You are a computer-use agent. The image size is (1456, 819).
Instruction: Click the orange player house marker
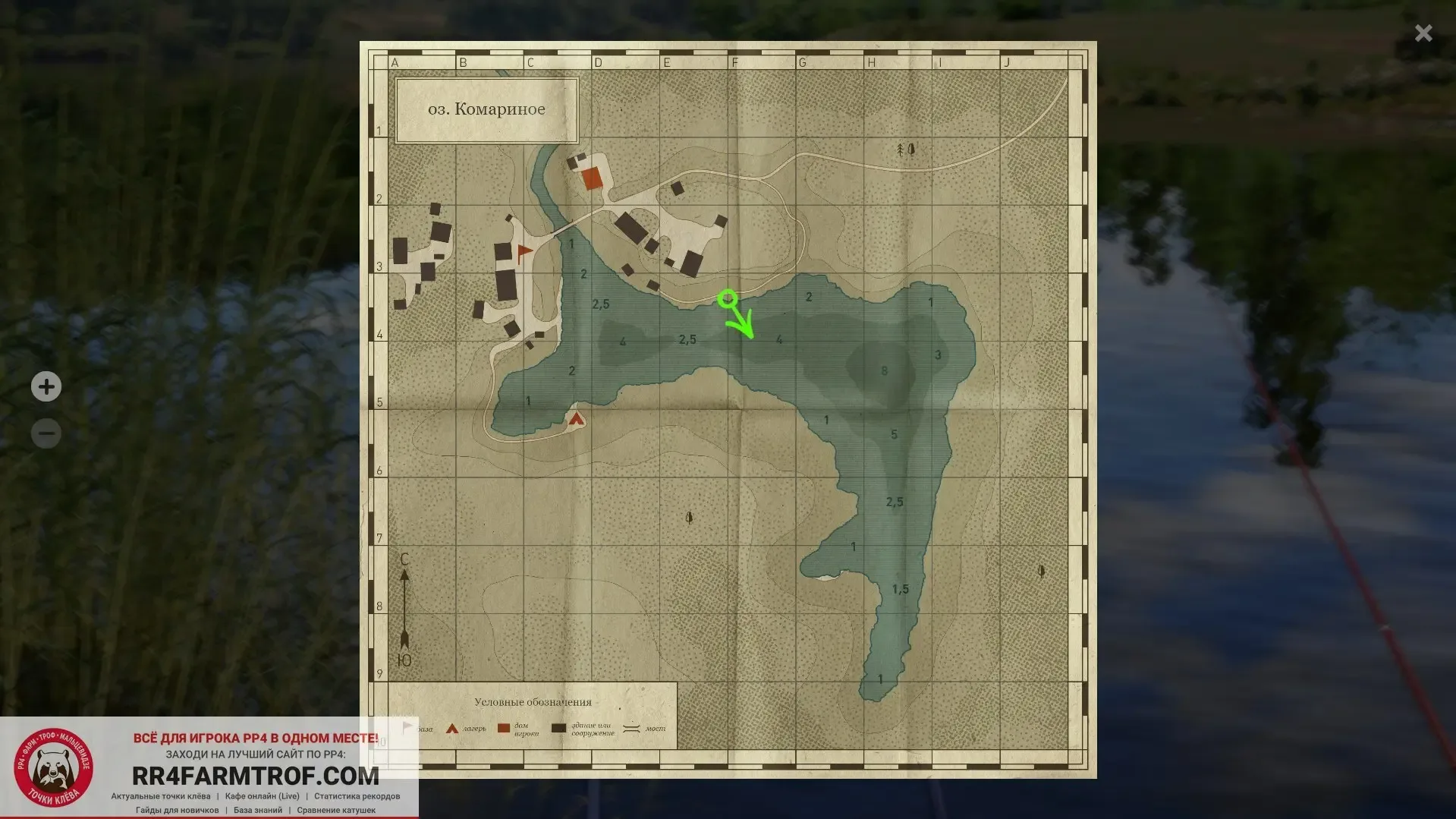coord(592,179)
